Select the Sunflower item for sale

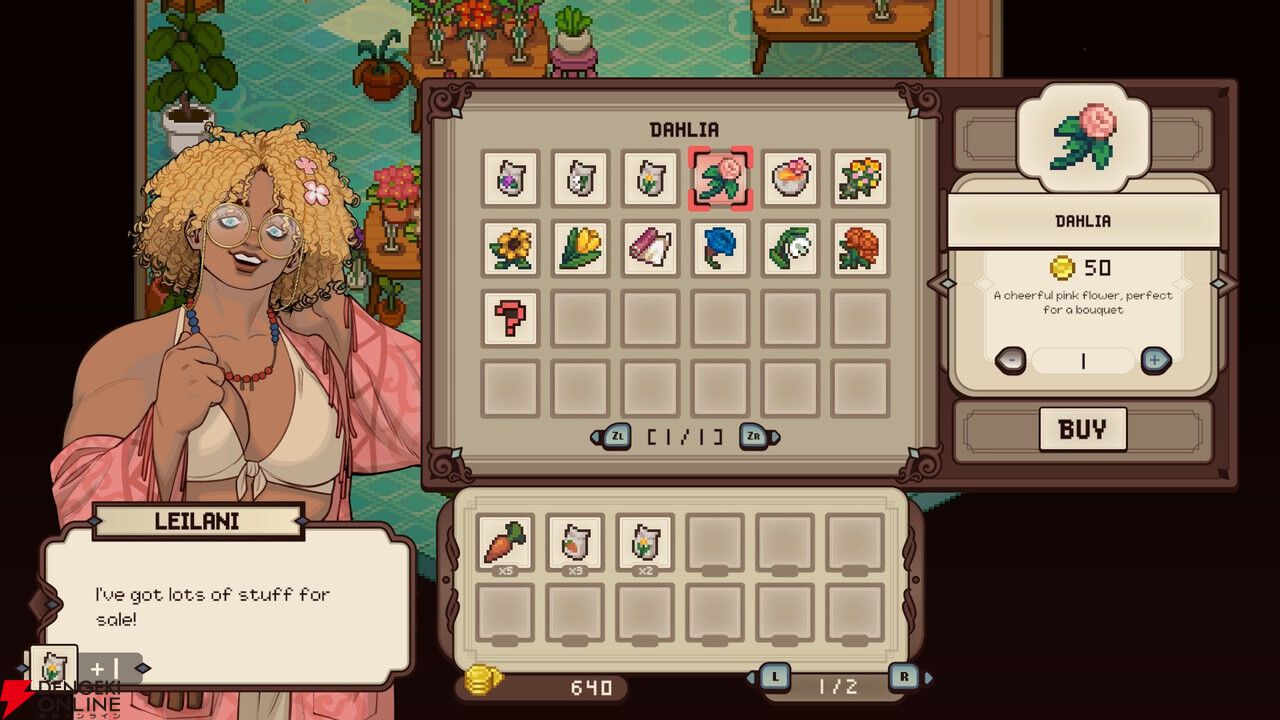point(511,247)
